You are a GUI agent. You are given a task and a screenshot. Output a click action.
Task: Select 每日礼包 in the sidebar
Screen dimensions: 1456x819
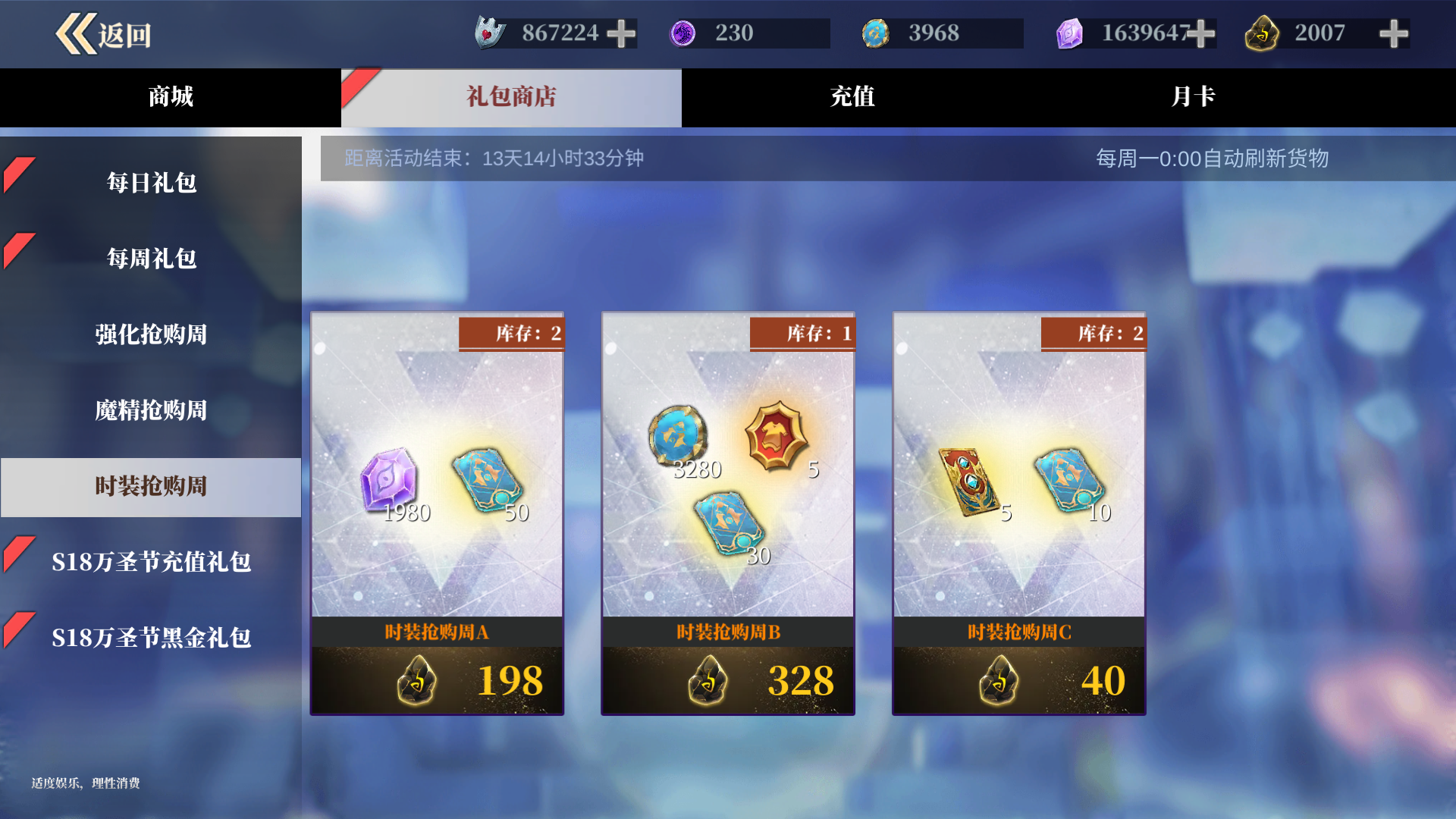[x=151, y=183]
